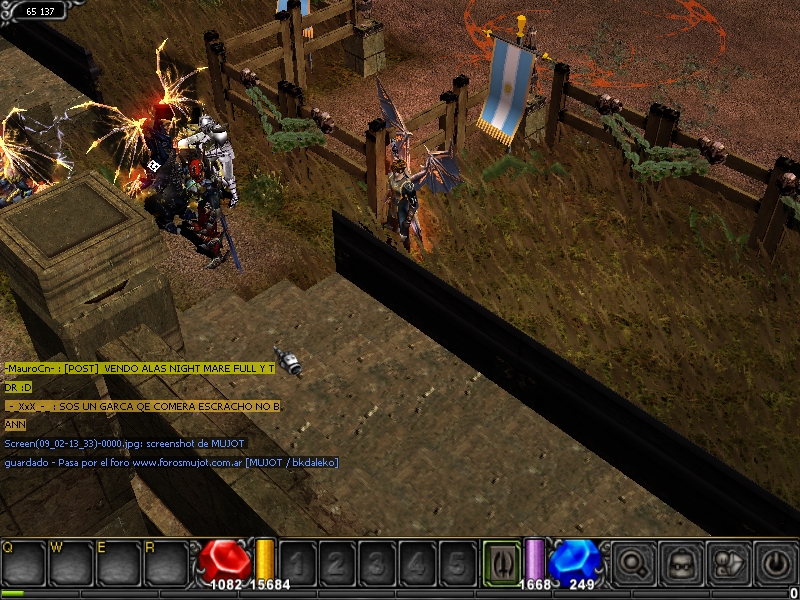
Task: Select the E quick item slot
Action: (x=118, y=562)
